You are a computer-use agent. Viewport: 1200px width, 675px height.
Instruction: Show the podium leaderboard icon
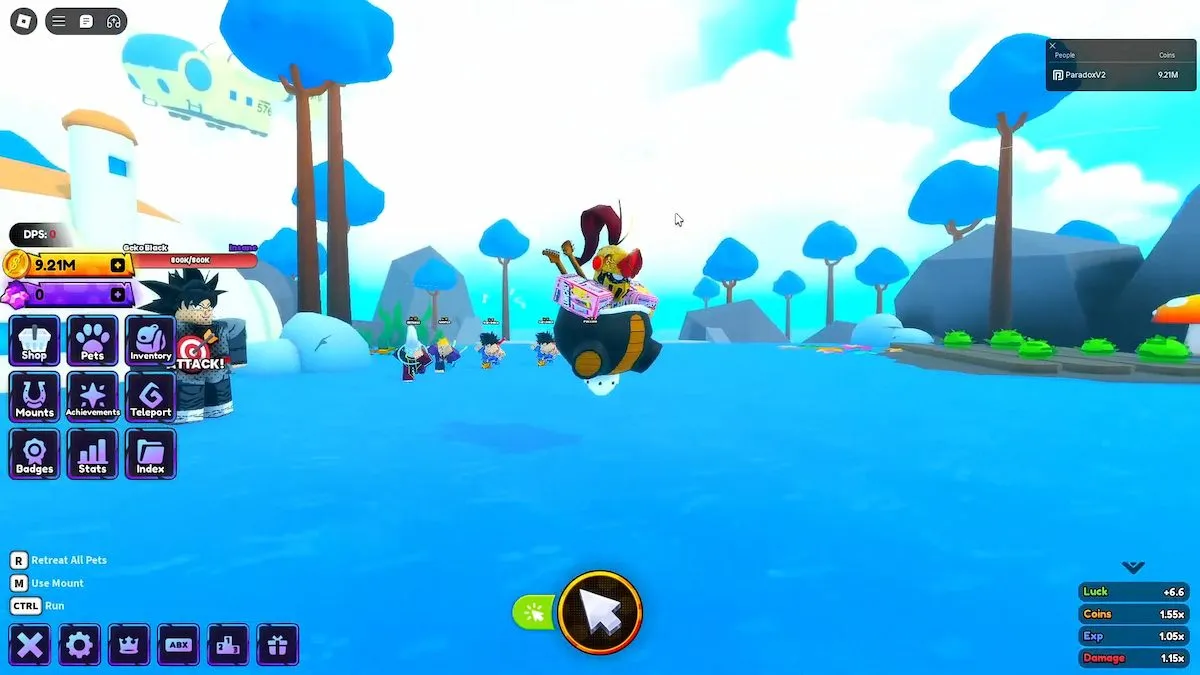pos(228,645)
